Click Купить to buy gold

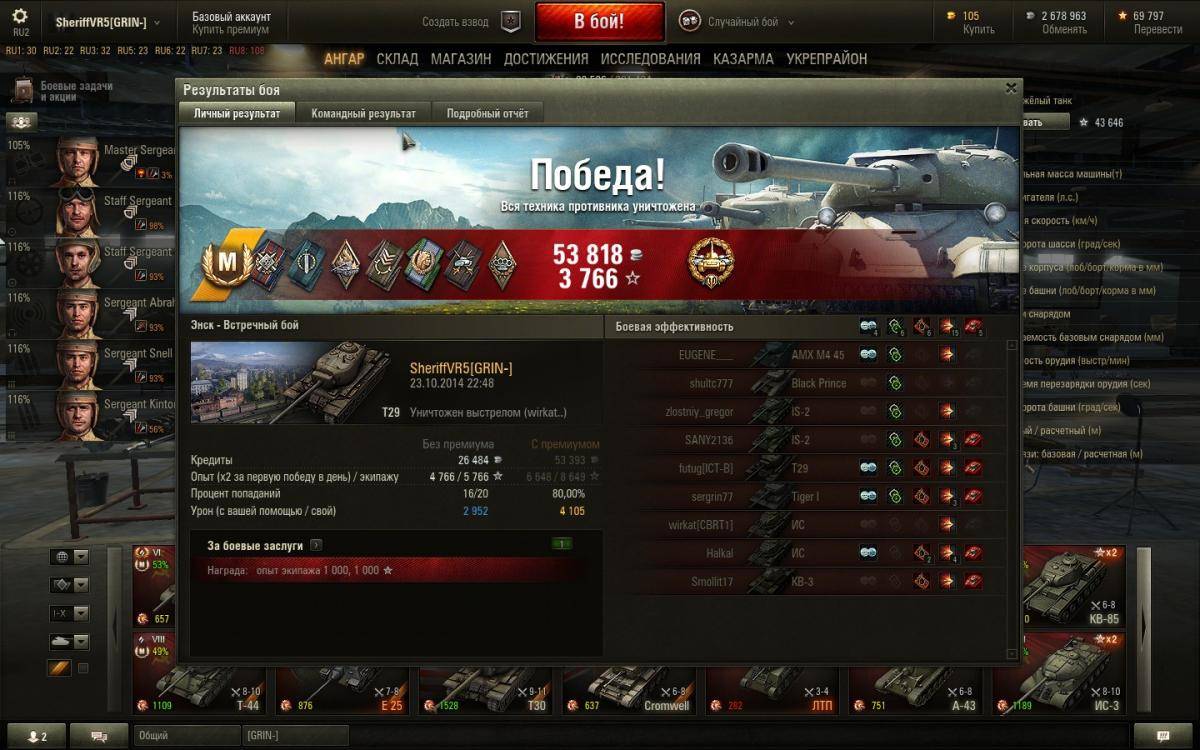coord(978,30)
